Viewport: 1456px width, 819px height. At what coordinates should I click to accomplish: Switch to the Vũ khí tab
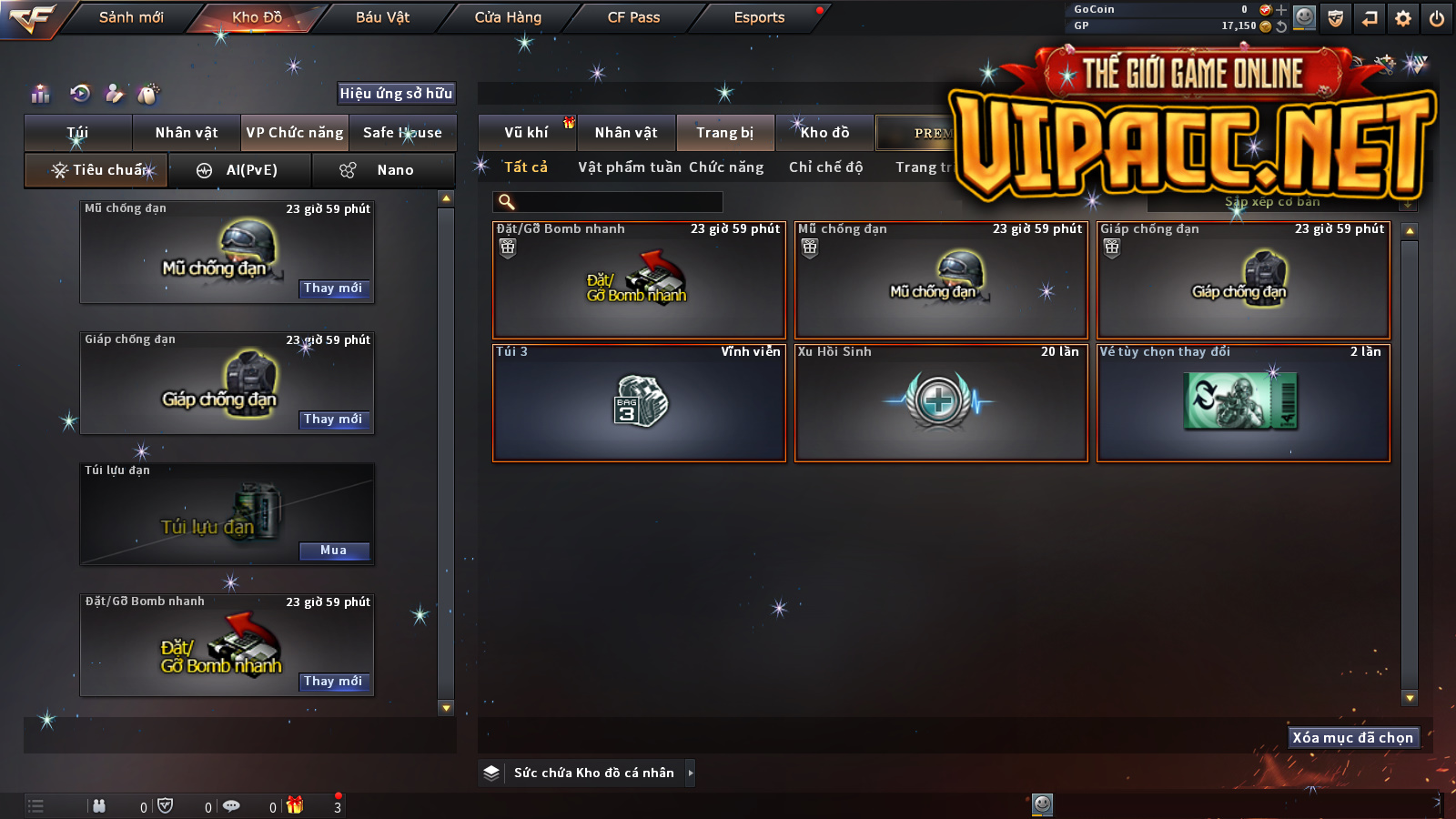coord(527,133)
